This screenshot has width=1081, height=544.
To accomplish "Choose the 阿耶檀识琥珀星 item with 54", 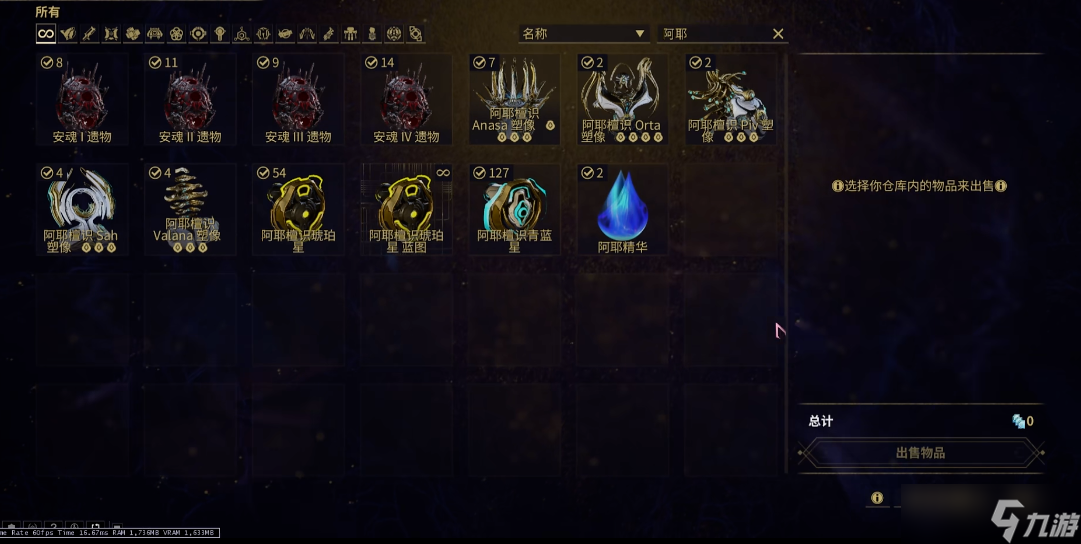I will 298,209.
